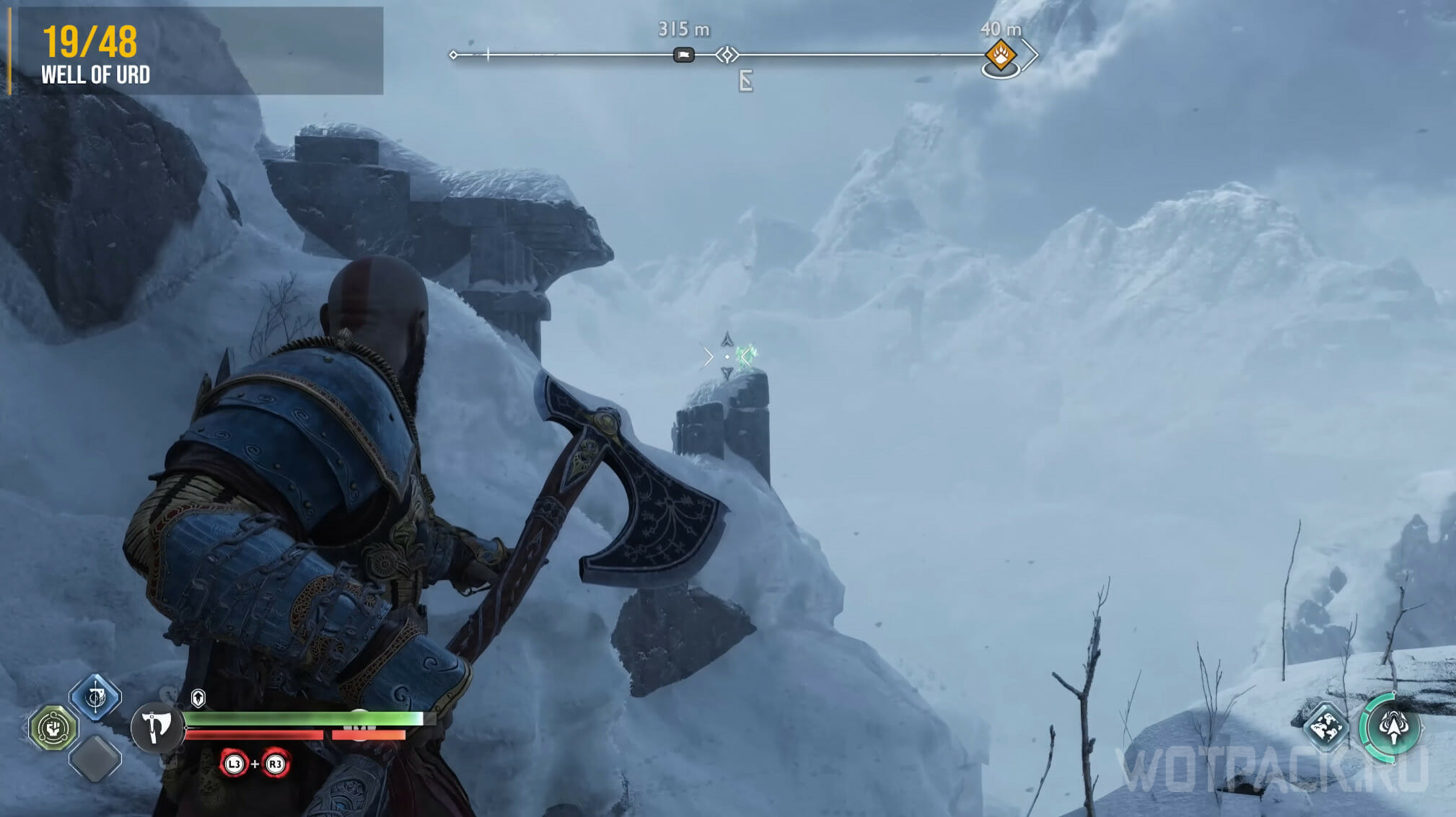The image size is (1456, 817).
Task: Click the flag waypoint on the compass
Action: coord(683,55)
